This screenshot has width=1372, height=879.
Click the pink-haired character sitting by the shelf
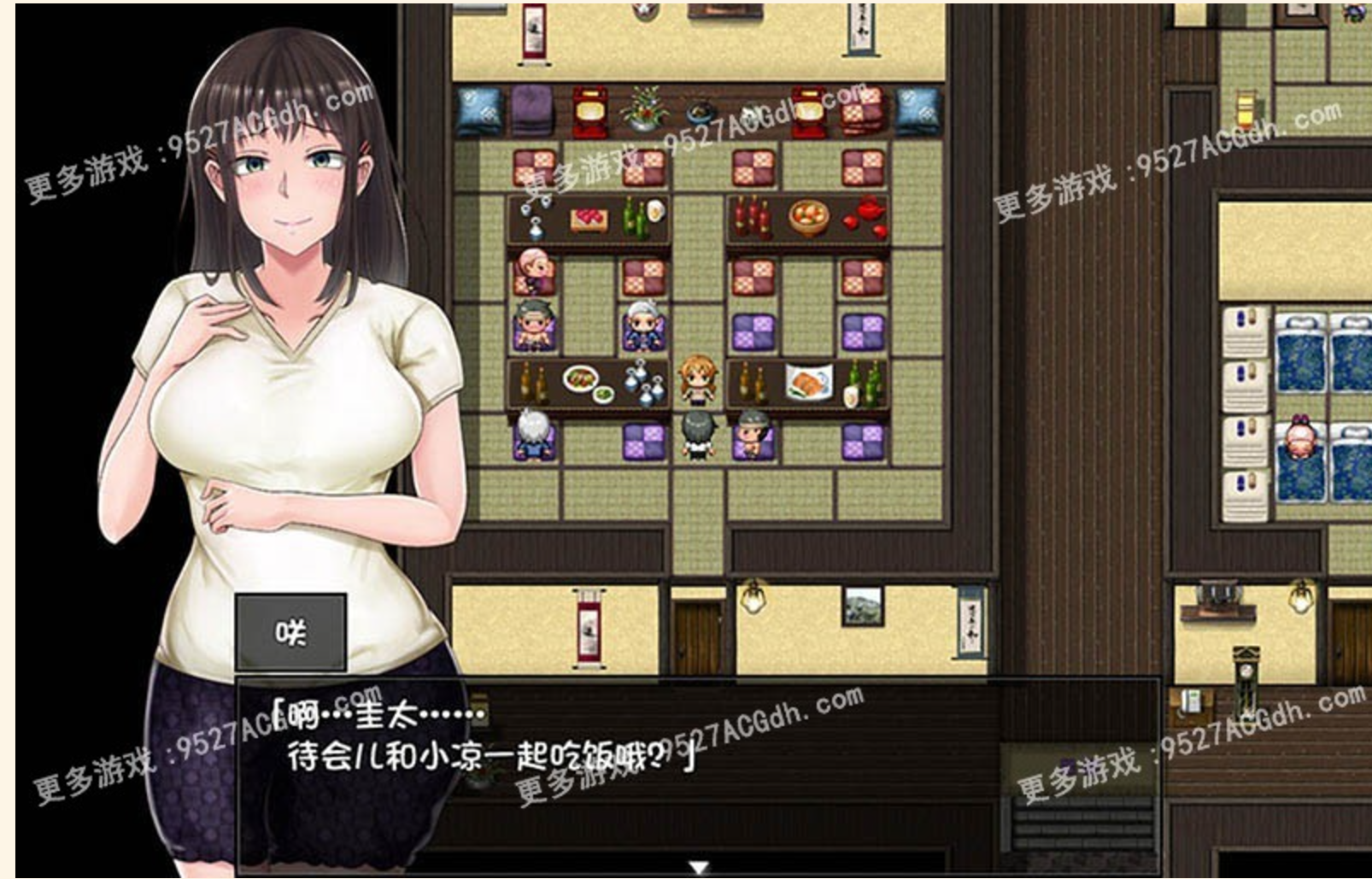tap(532, 271)
